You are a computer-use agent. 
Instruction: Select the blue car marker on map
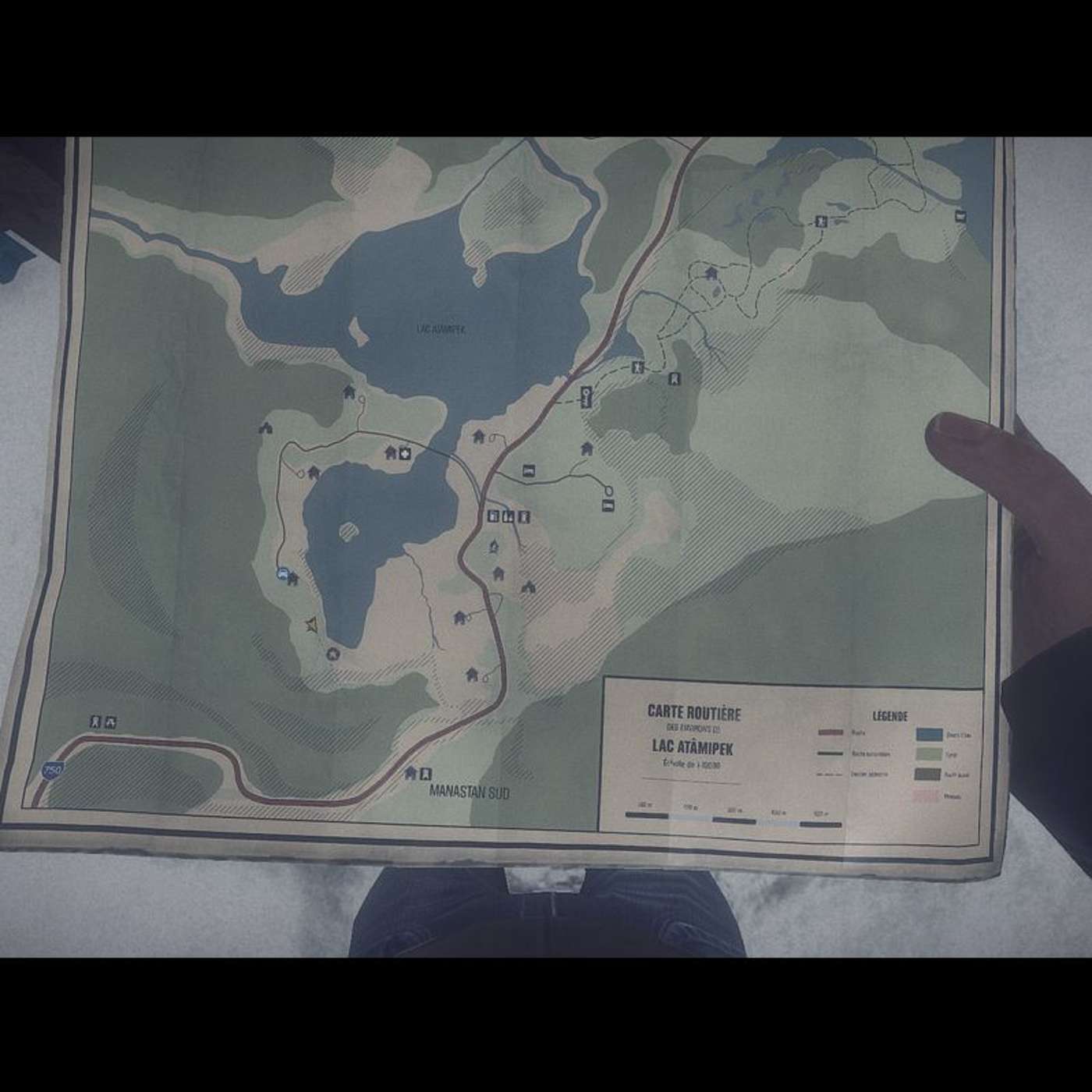pyautogui.click(x=281, y=573)
